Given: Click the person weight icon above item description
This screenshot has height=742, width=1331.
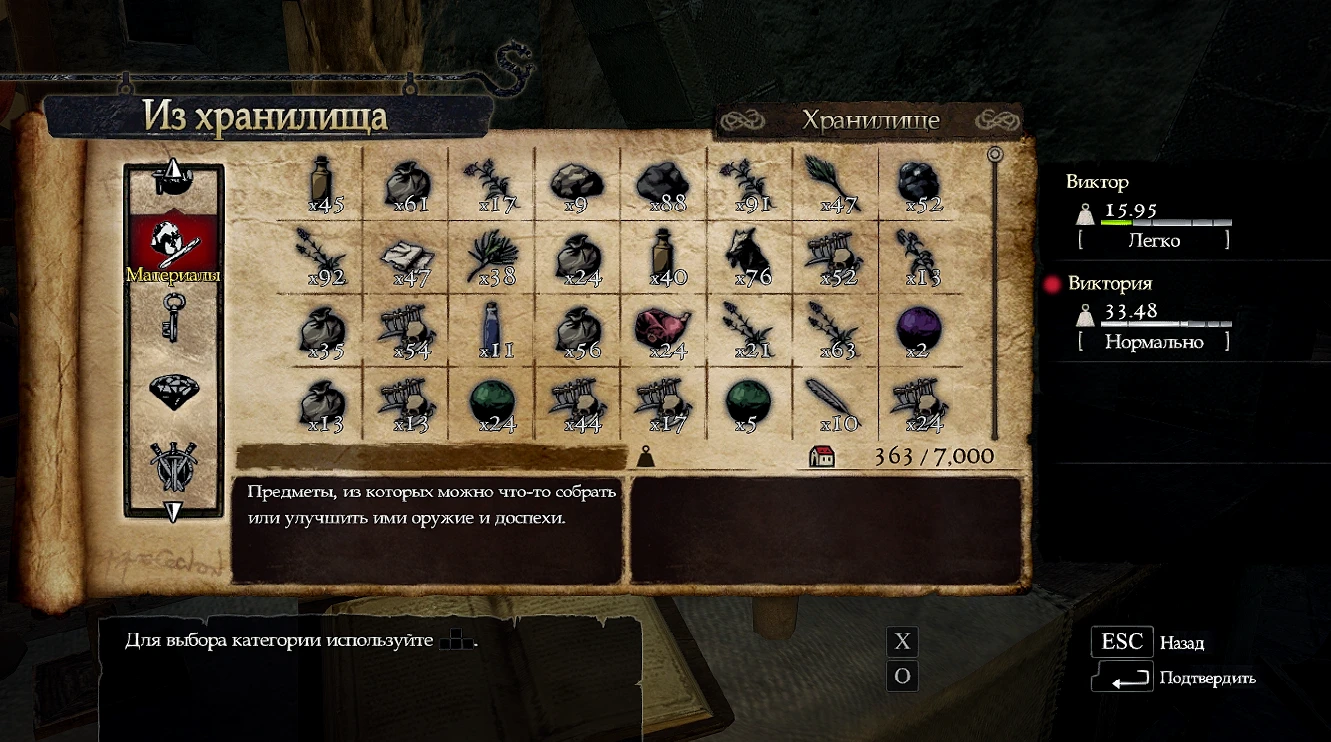Looking at the screenshot, I should tap(648, 455).
